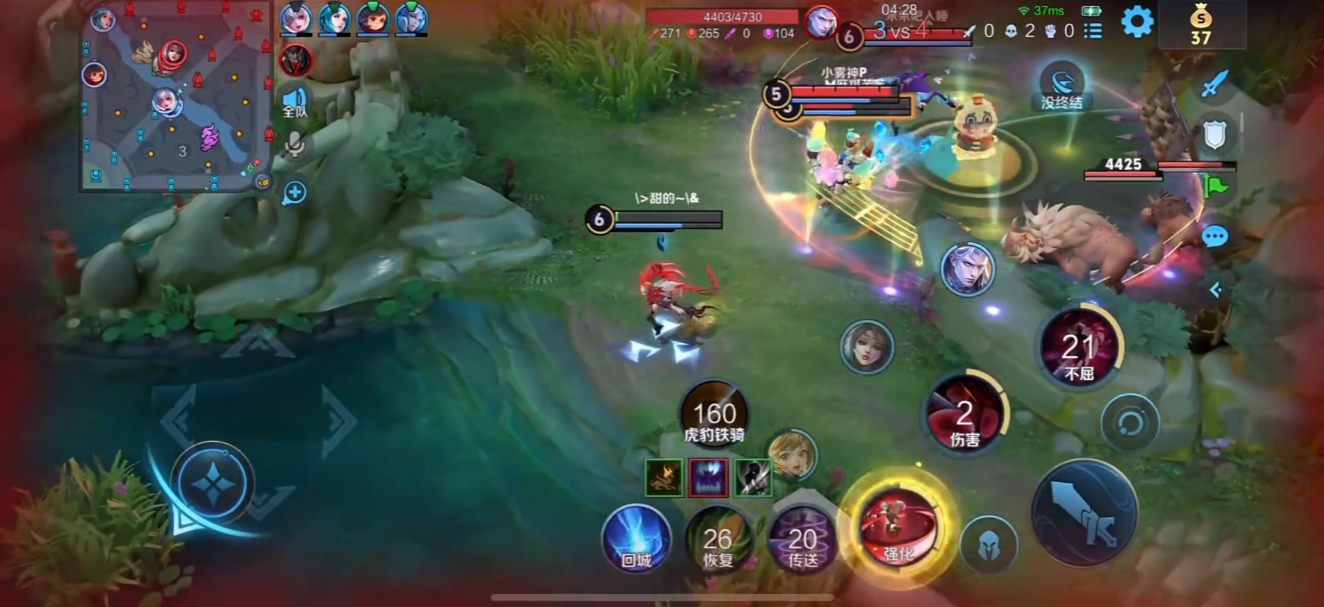
Task: Click the minimap to view the battlefield
Action: [x=177, y=96]
